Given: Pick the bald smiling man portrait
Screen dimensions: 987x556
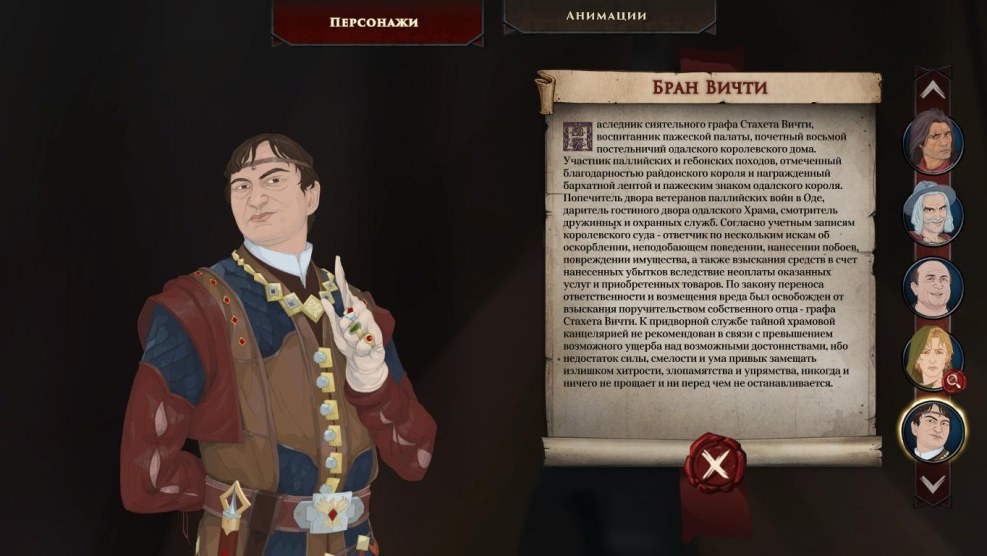Looking at the screenshot, I should [932, 287].
